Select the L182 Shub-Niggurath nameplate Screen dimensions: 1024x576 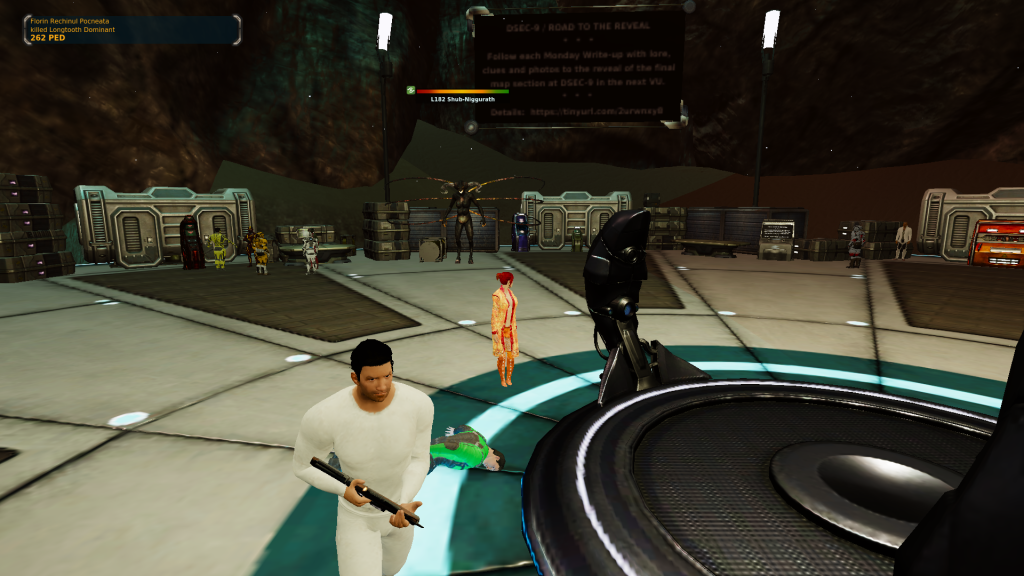(462, 99)
